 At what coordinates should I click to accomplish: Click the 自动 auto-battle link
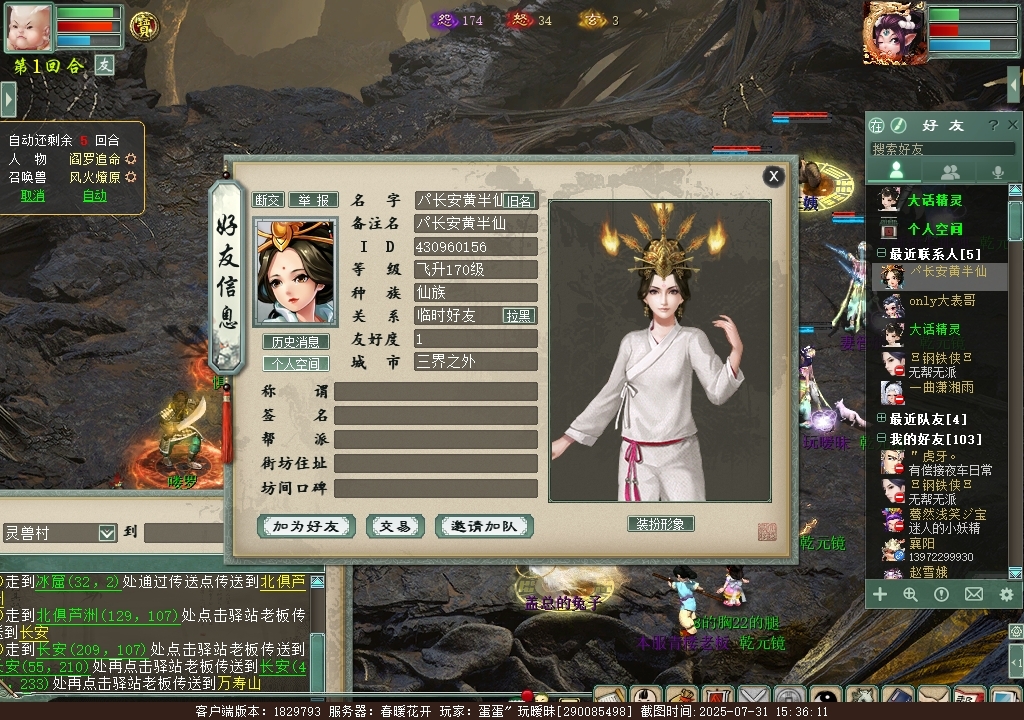click(x=95, y=196)
